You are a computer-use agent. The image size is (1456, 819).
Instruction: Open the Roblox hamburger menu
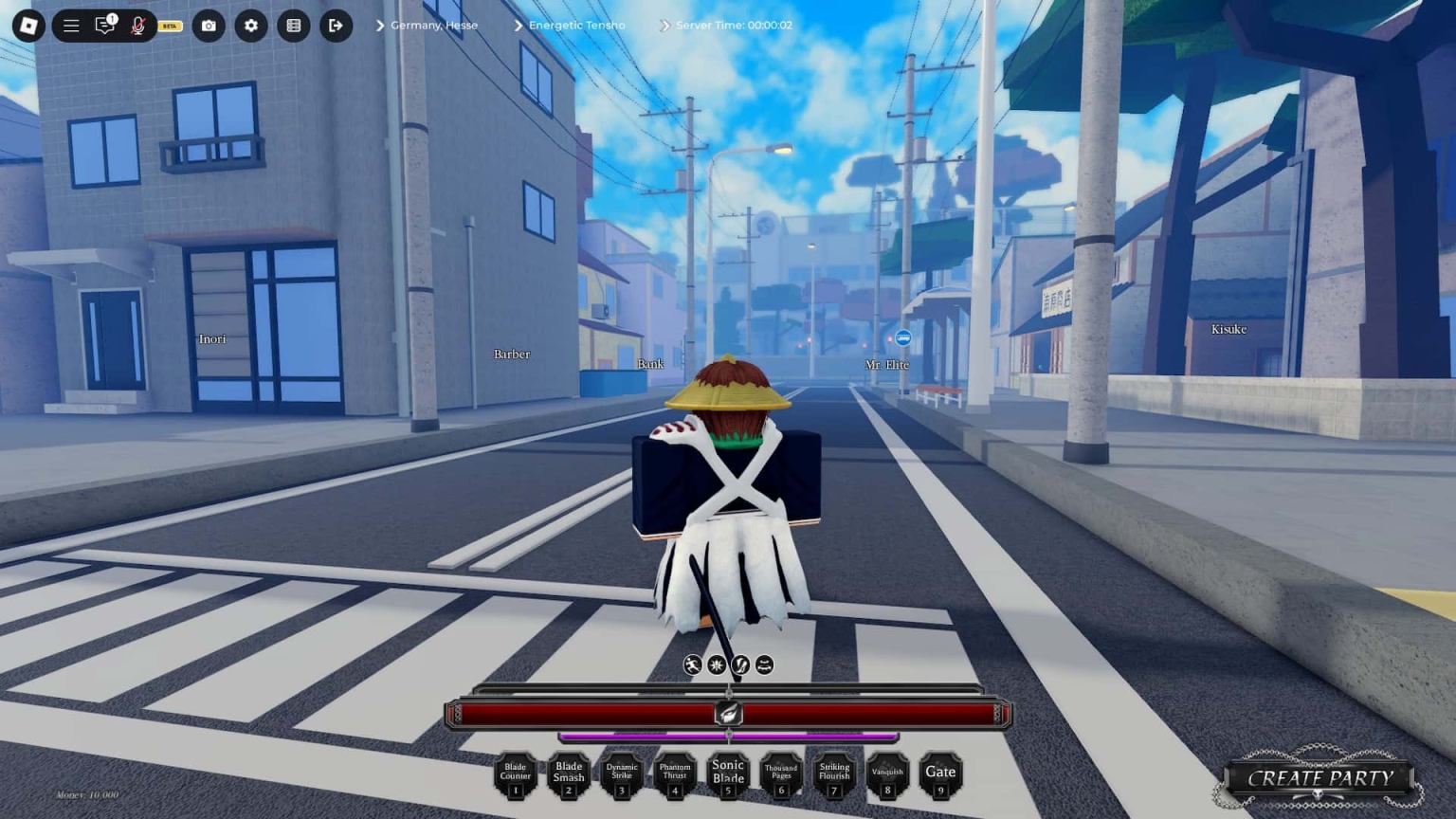(x=71, y=26)
